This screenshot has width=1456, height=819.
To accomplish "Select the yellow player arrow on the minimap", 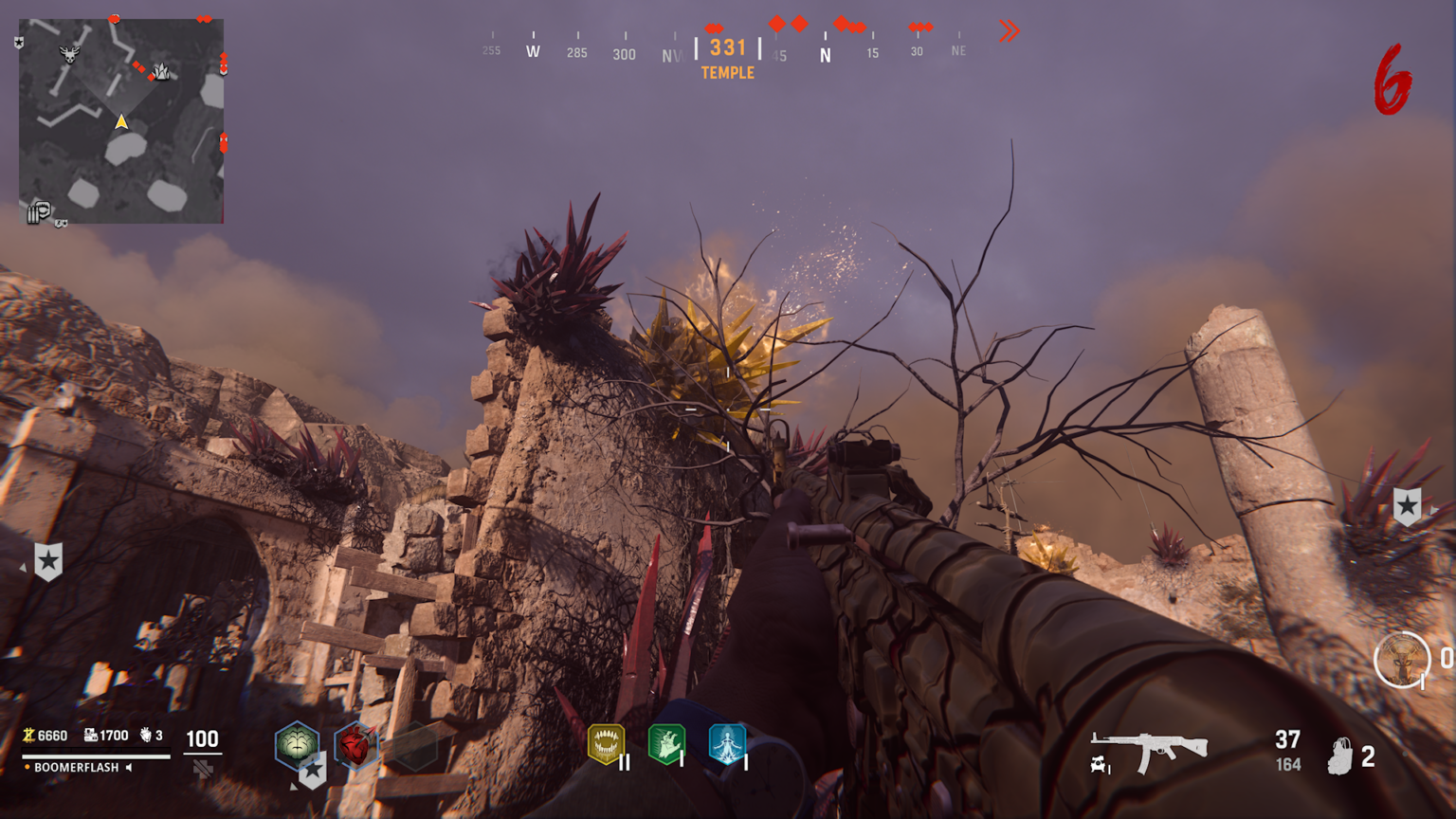I will [x=121, y=121].
